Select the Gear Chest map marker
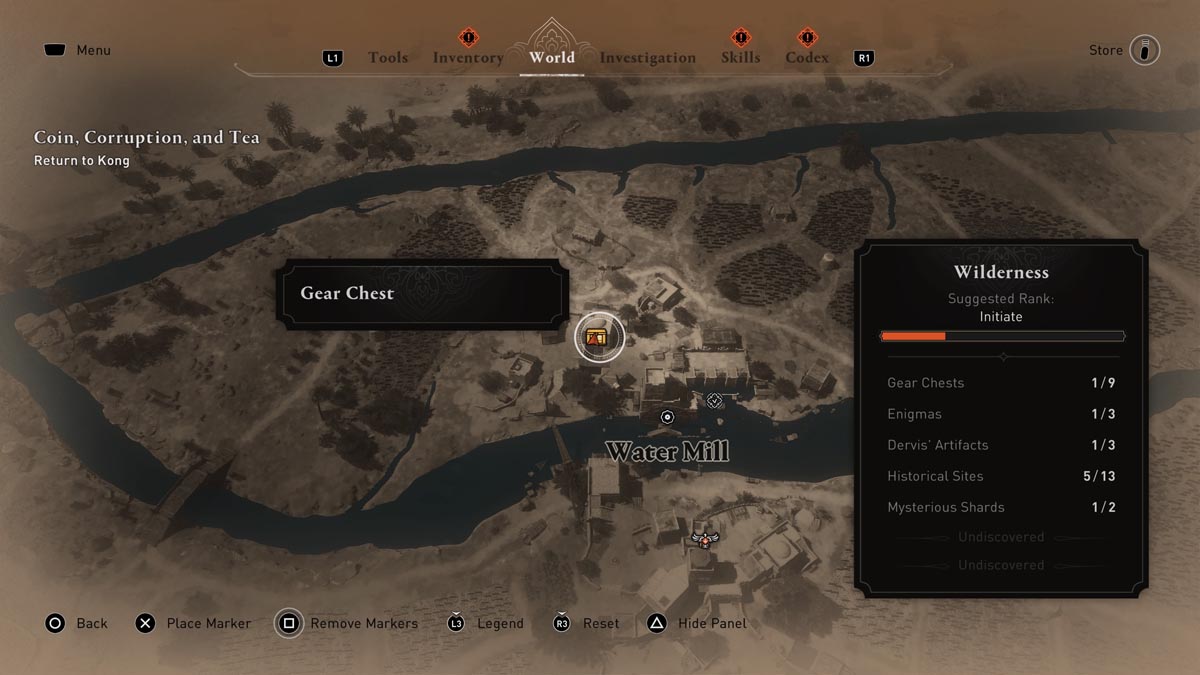This screenshot has height=675, width=1200. tap(599, 338)
